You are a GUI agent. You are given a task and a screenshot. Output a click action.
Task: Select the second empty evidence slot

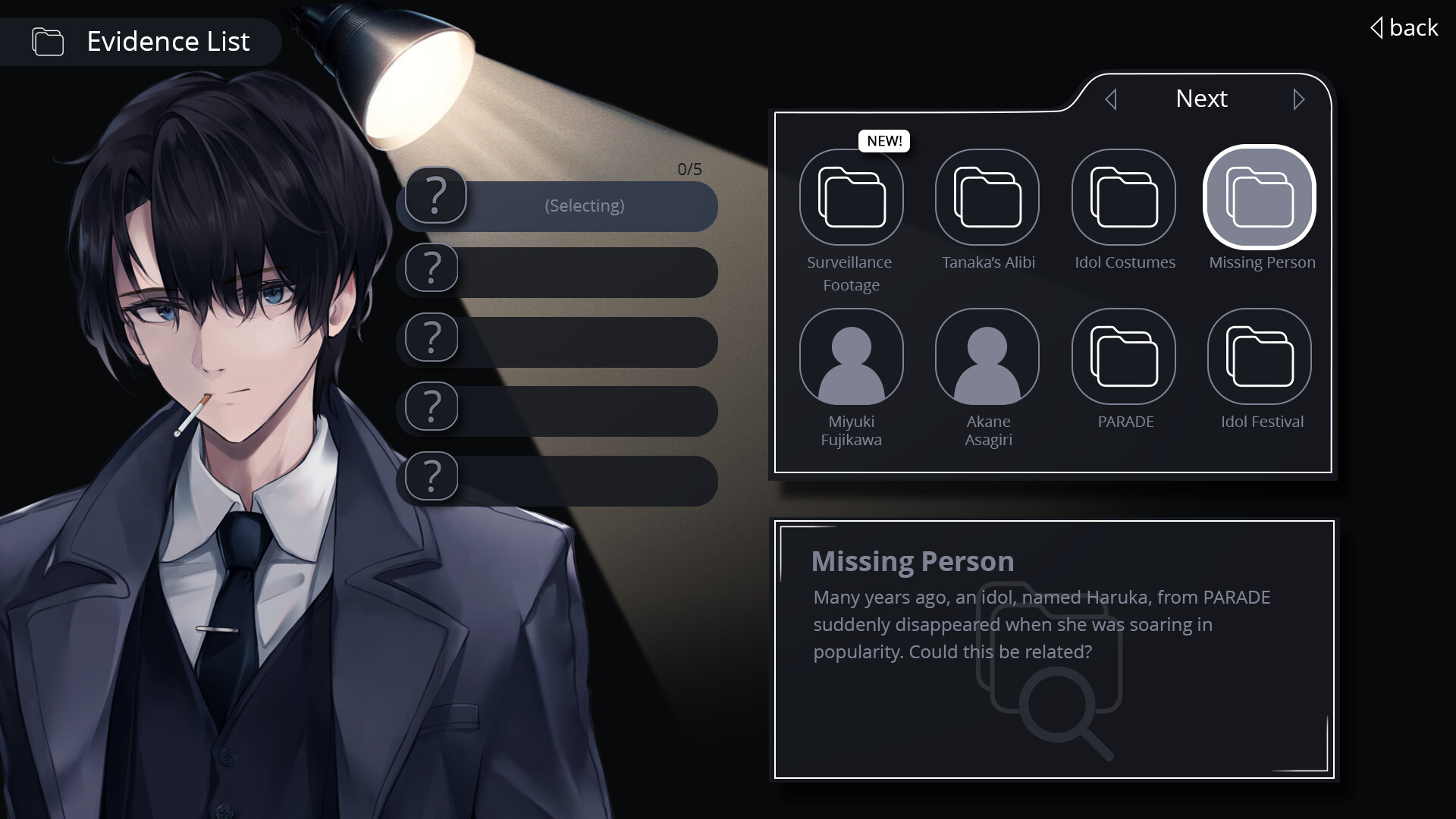pos(430,268)
